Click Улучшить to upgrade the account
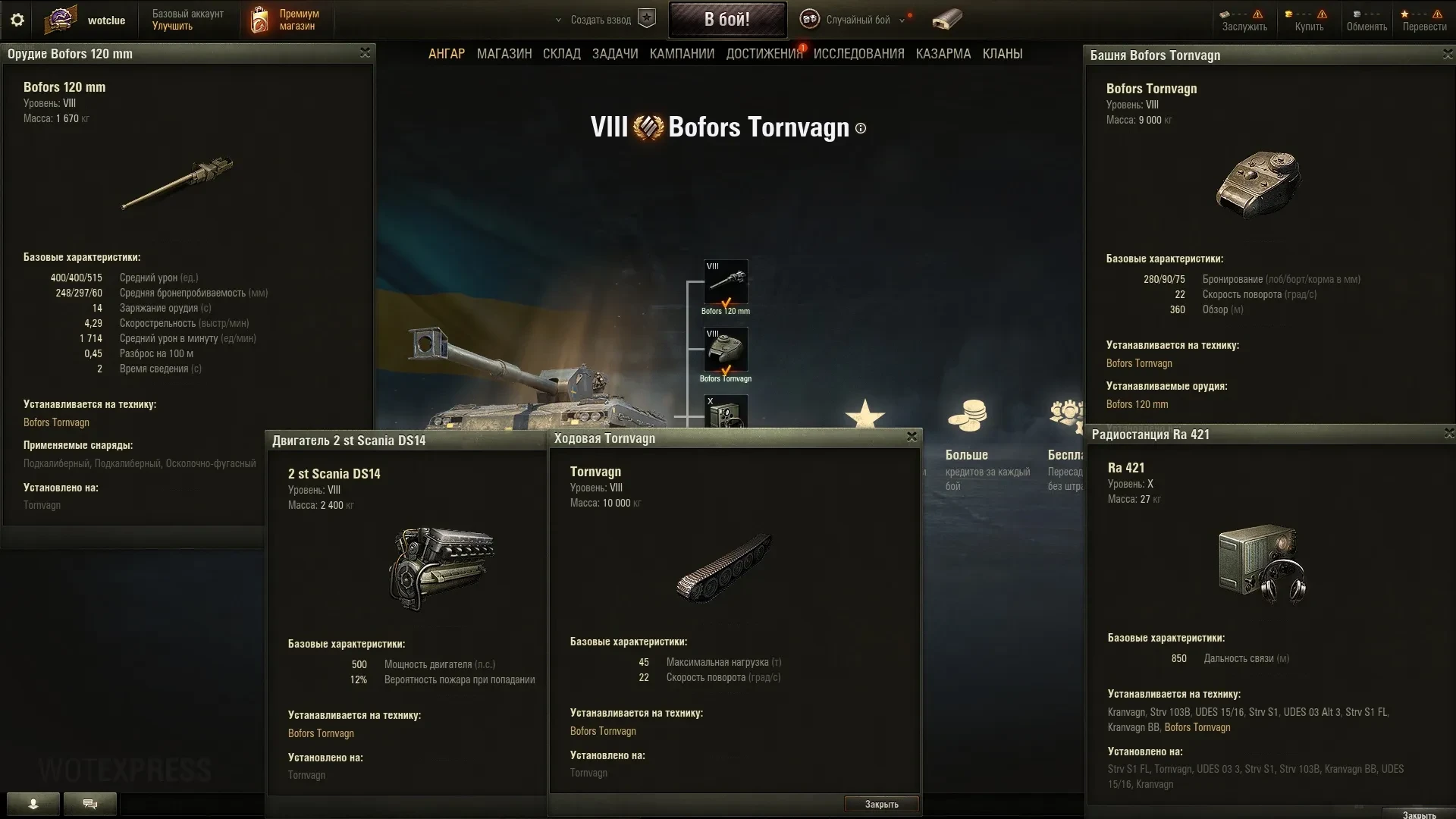 click(x=172, y=27)
